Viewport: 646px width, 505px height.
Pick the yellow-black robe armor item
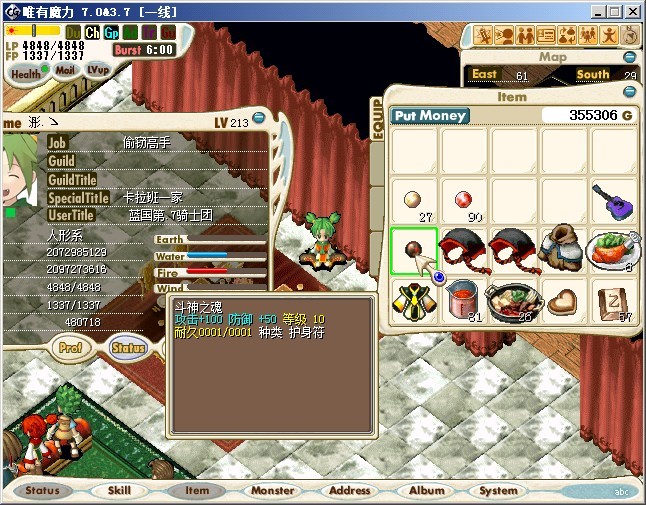pyautogui.click(x=412, y=300)
